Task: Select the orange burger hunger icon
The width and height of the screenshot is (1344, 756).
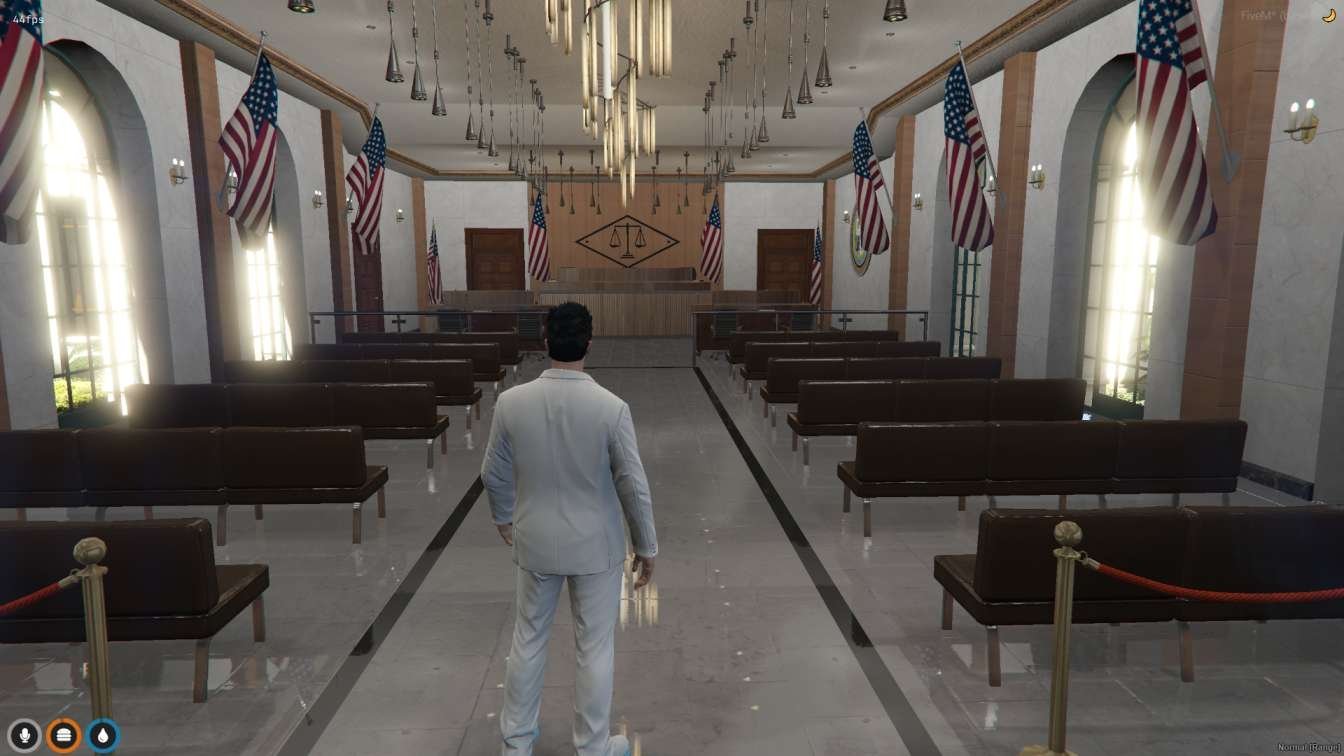Action: [64, 736]
